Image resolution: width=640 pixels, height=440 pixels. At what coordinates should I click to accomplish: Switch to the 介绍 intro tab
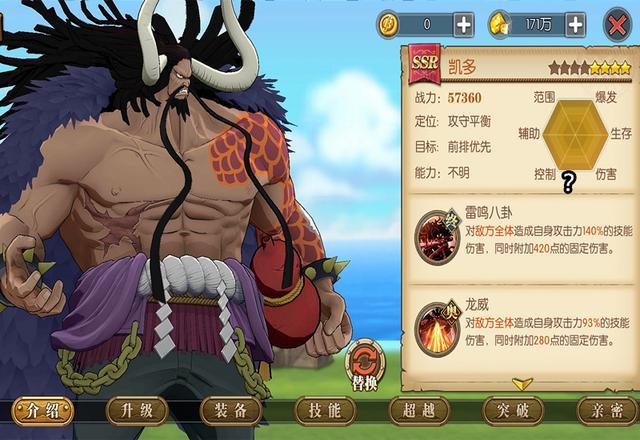coord(42,411)
